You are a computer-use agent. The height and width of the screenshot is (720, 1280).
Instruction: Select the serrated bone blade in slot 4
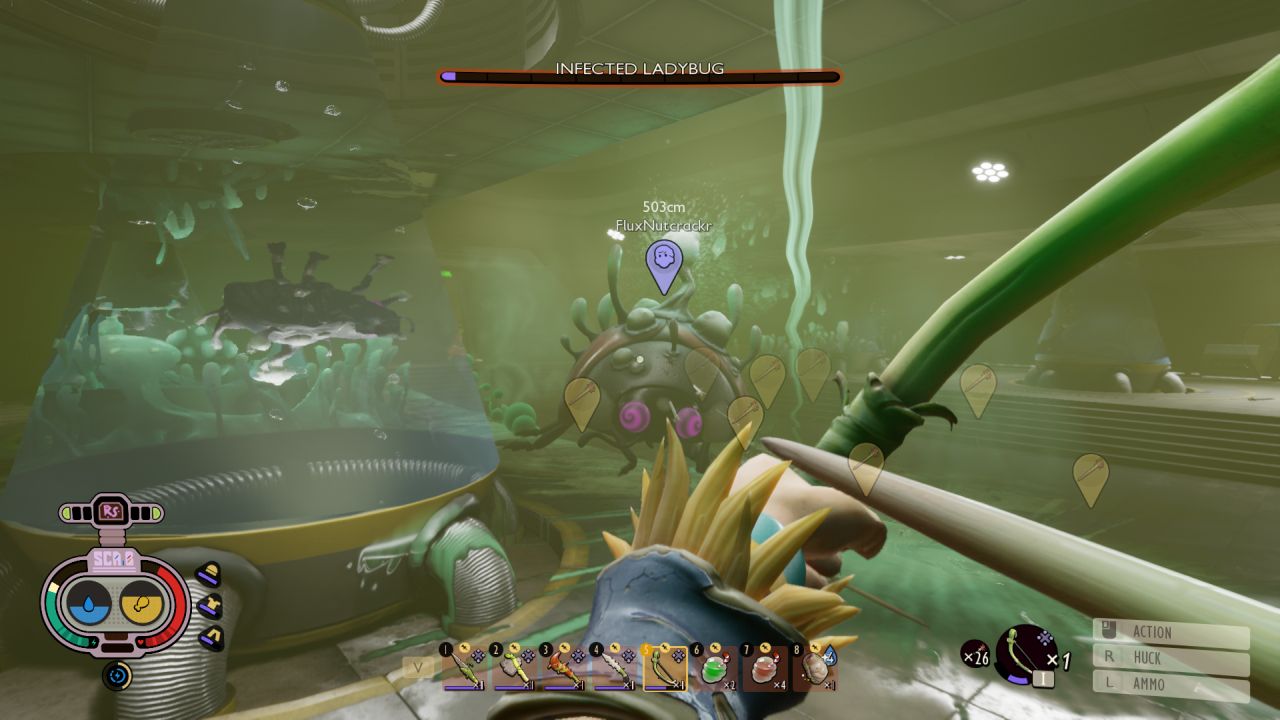click(614, 667)
